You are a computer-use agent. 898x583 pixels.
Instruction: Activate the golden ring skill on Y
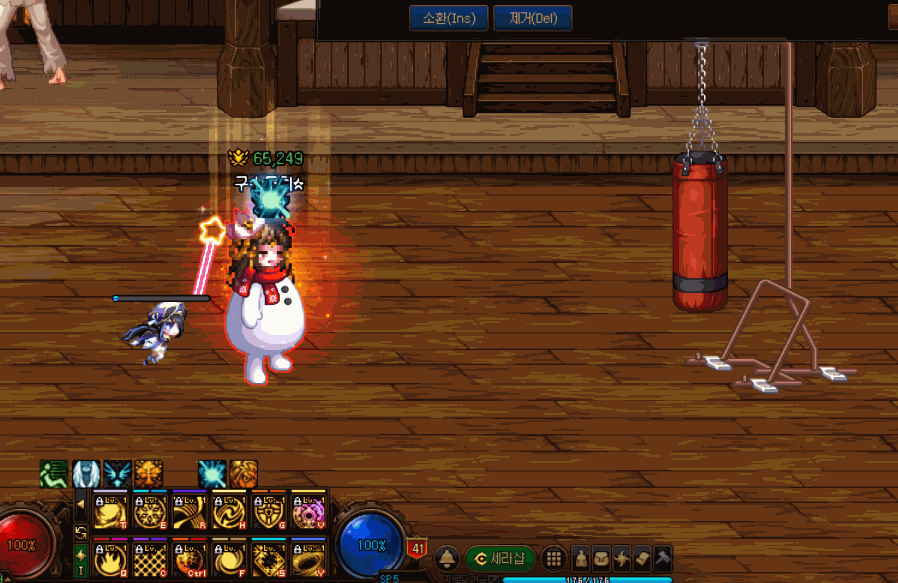pyautogui.click(x=308, y=556)
